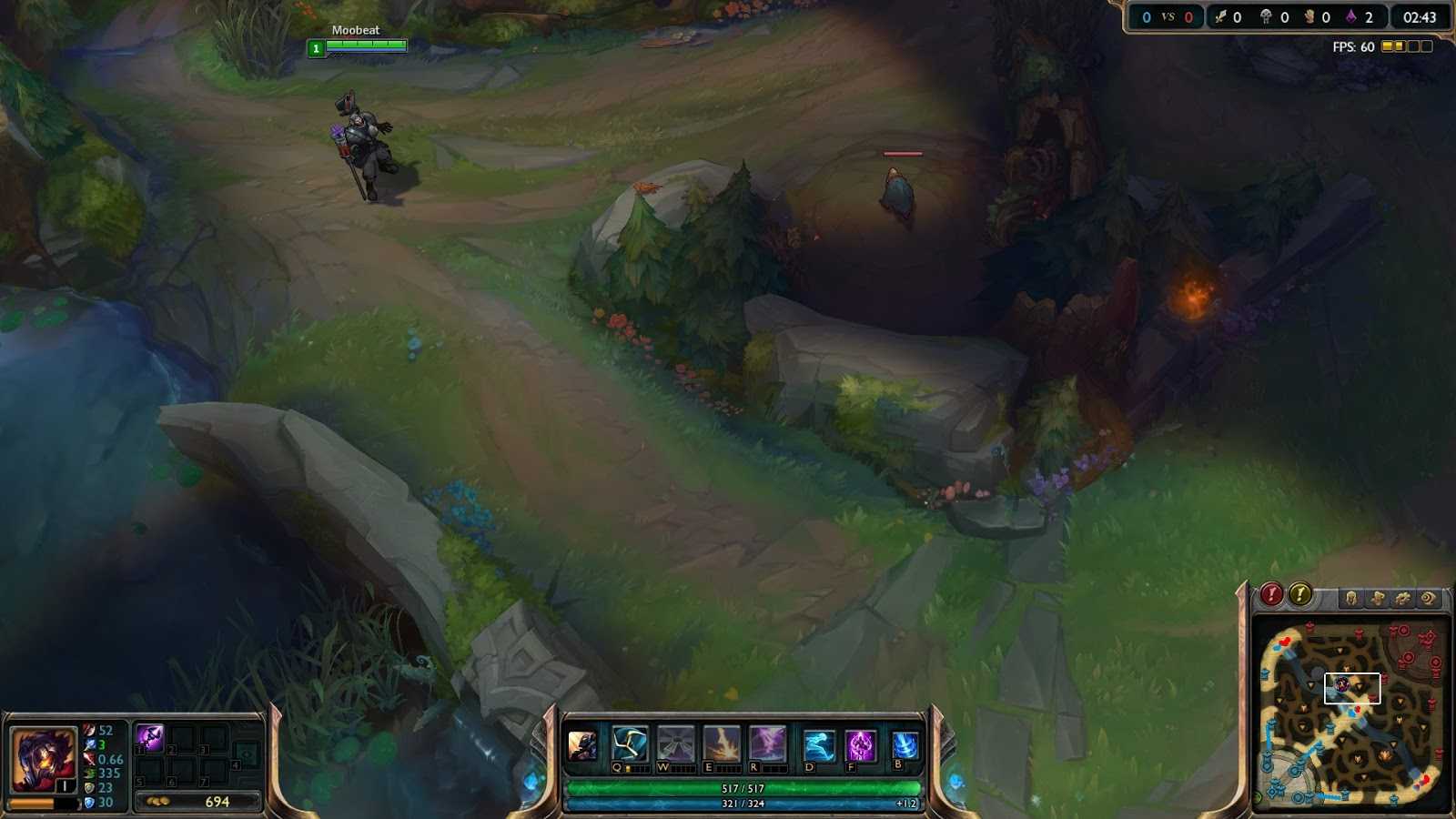
Task: Toggle champion display on the minimap
Action: [x=1351, y=597]
